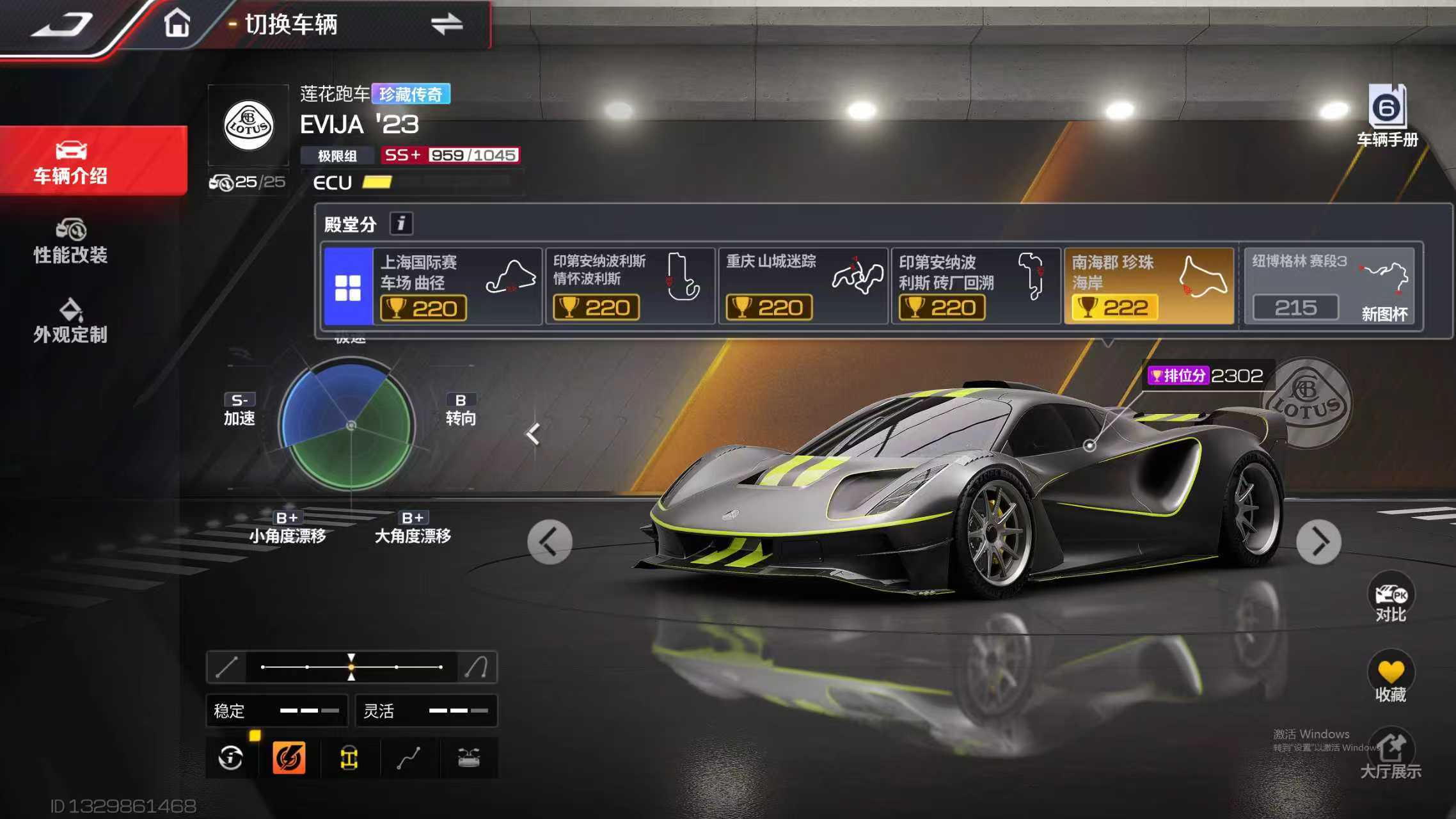Select the 南海郡 珍珠海岸 track card

click(x=1148, y=287)
